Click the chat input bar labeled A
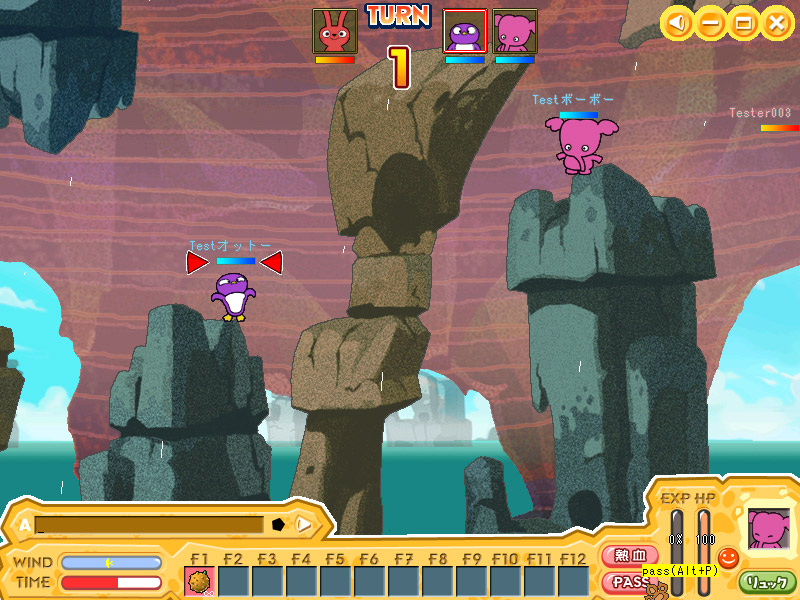800x600 pixels. (150, 524)
